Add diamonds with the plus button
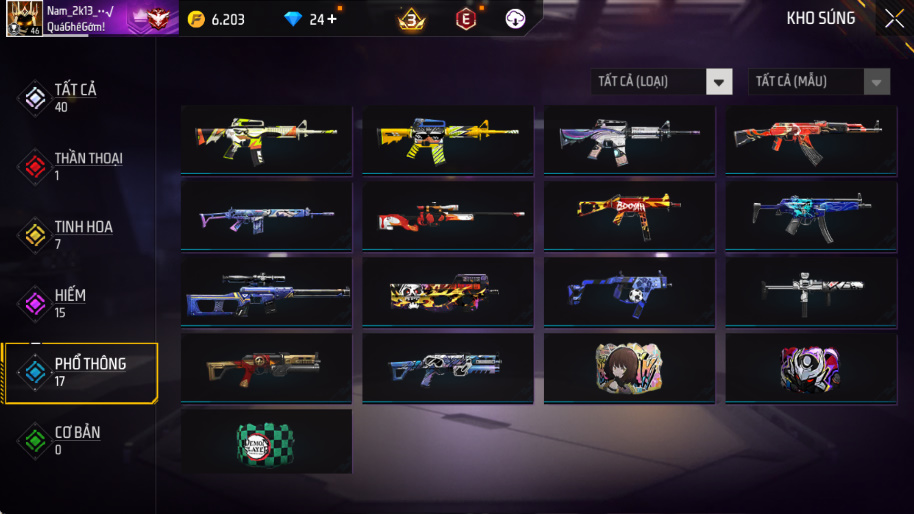The width and height of the screenshot is (914, 514). tap(331, 19)
